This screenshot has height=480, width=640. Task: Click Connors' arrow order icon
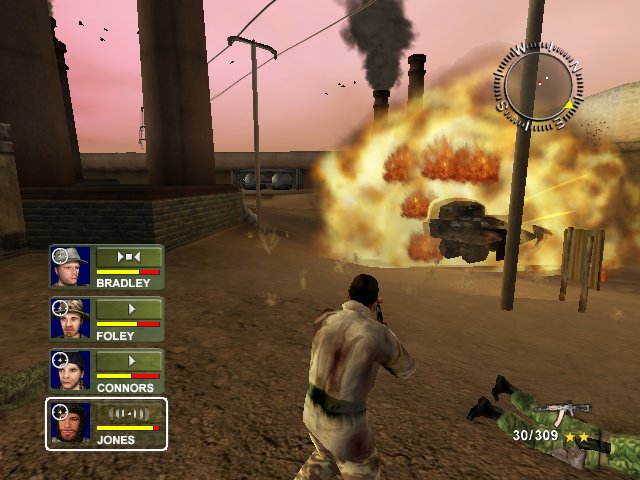128,361
